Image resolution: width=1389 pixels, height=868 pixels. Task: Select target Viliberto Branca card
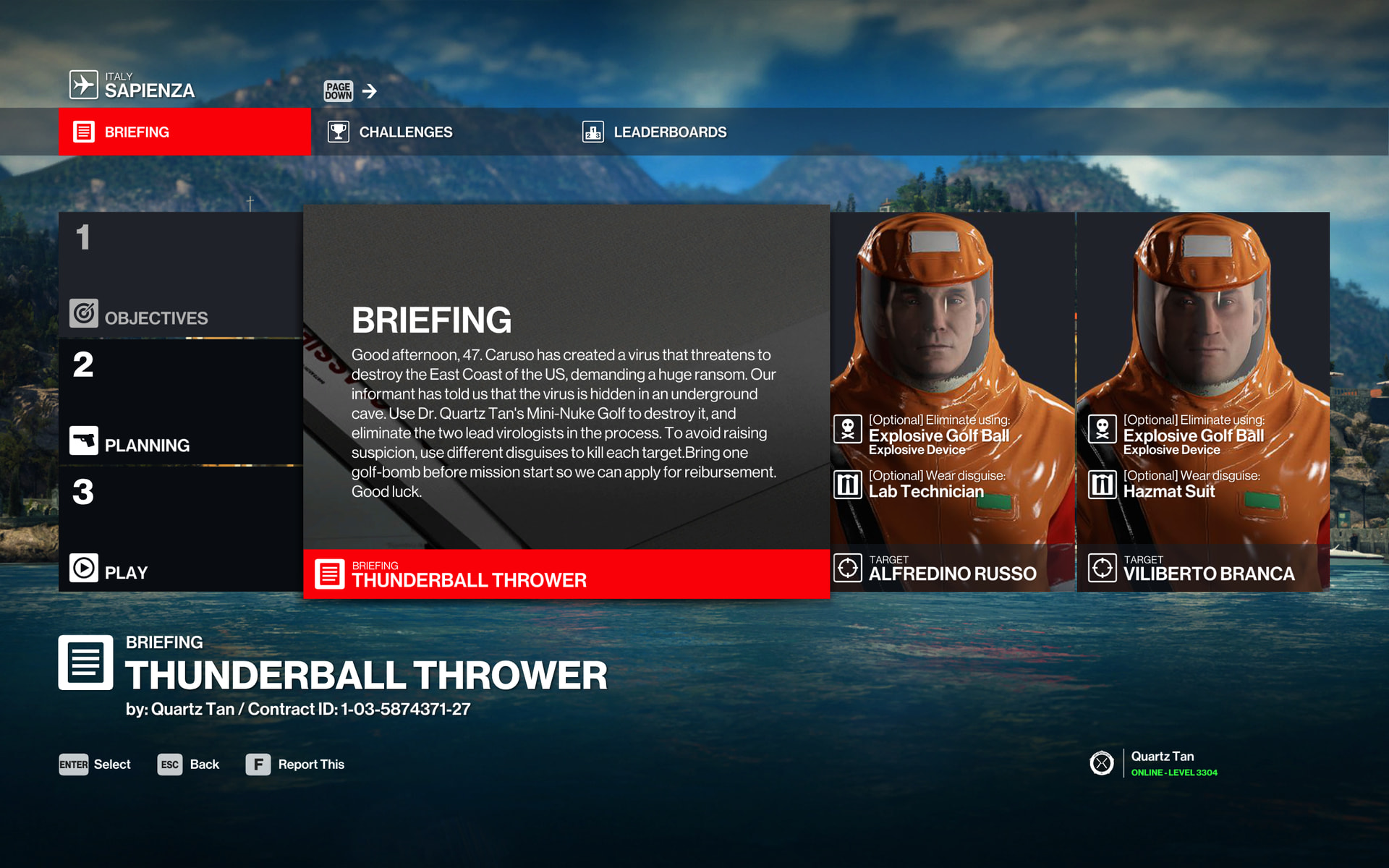[x=1202, y=401]
